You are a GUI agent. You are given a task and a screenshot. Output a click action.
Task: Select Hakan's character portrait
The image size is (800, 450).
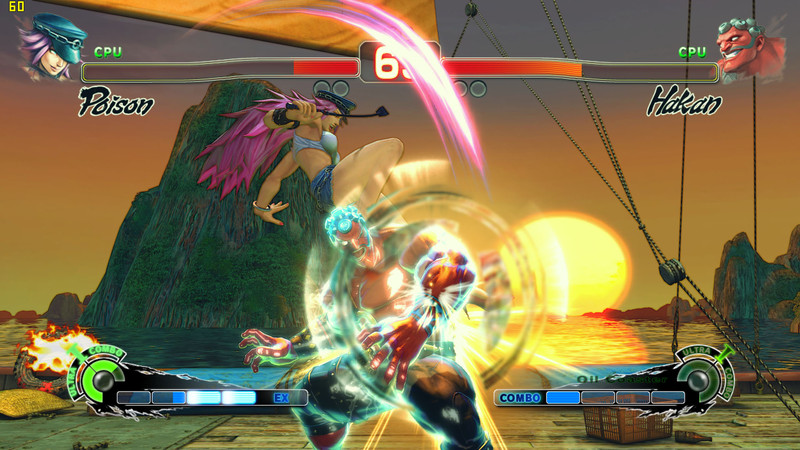(x=750, y=50)
